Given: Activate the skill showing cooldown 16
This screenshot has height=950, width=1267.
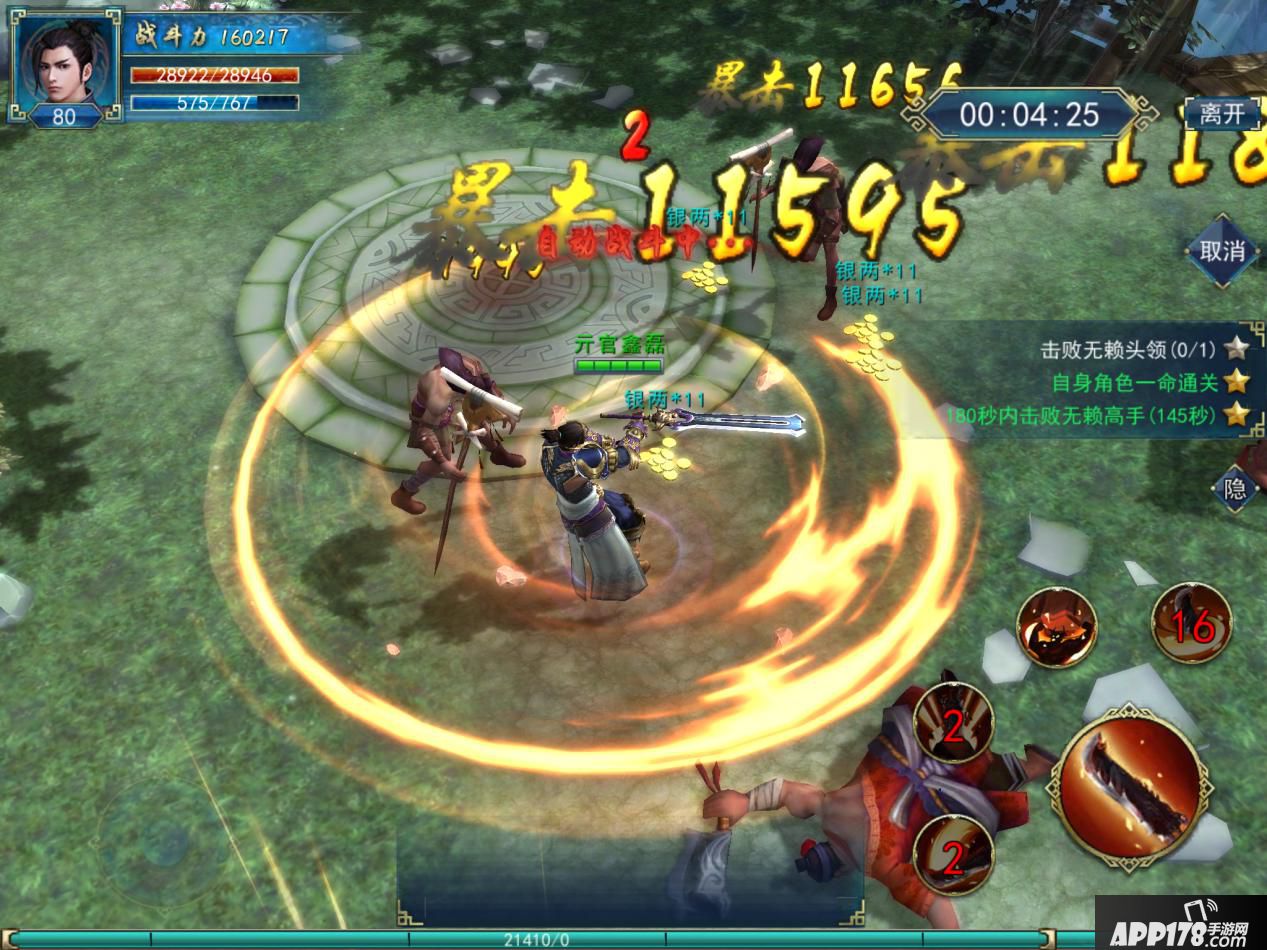Looking at the screenshot, I should click(x=1191, y=625).
